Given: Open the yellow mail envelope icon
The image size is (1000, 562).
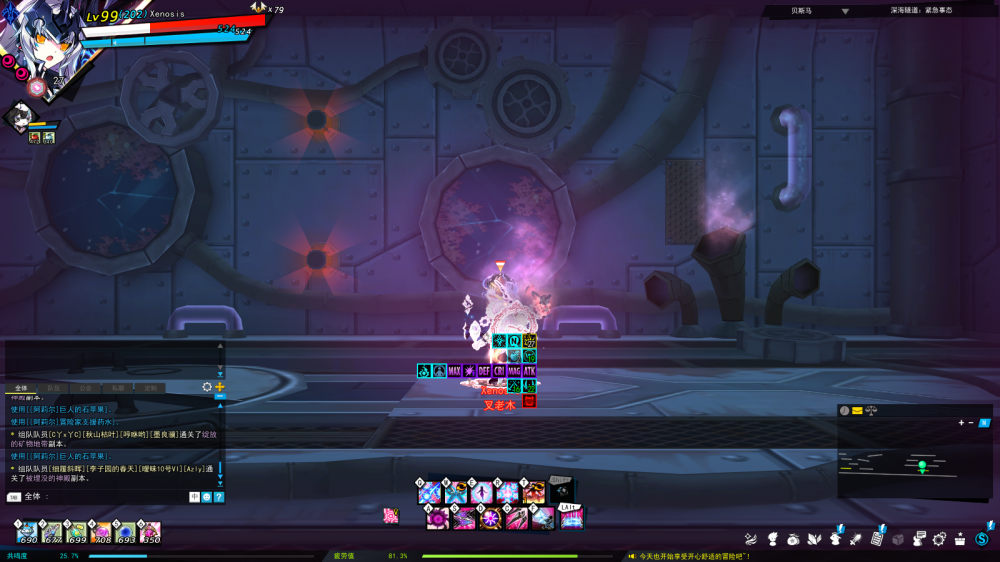Looking at the screenshot, I should 857,410.
